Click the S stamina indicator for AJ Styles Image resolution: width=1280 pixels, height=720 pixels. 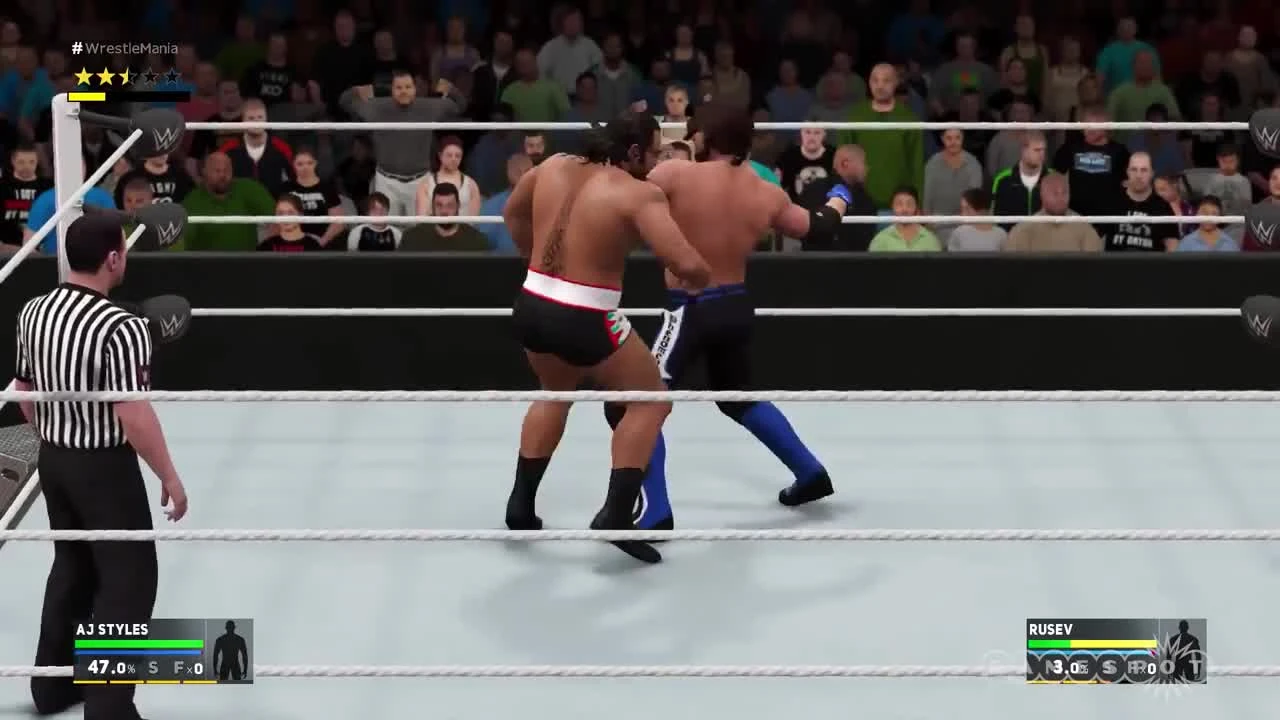tap(152, 667)
